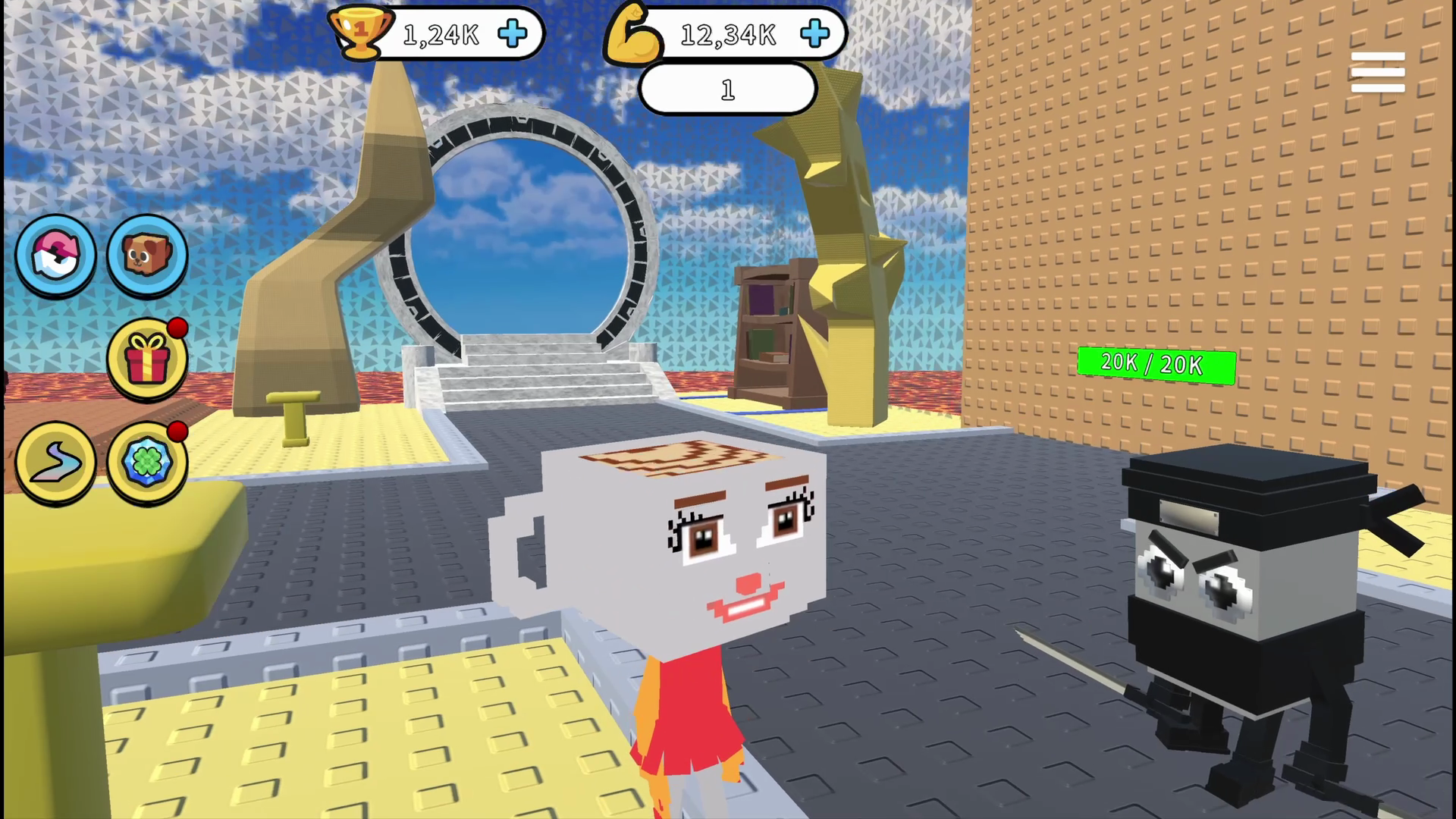This screenshot has width=1456, height=819.
Task: Open the pets menu via dog icon
Action: point(146,254)
